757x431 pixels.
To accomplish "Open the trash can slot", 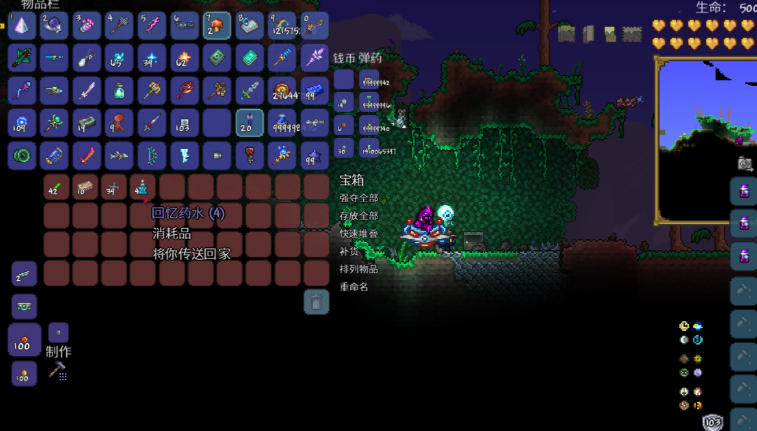I will [316, 301].
